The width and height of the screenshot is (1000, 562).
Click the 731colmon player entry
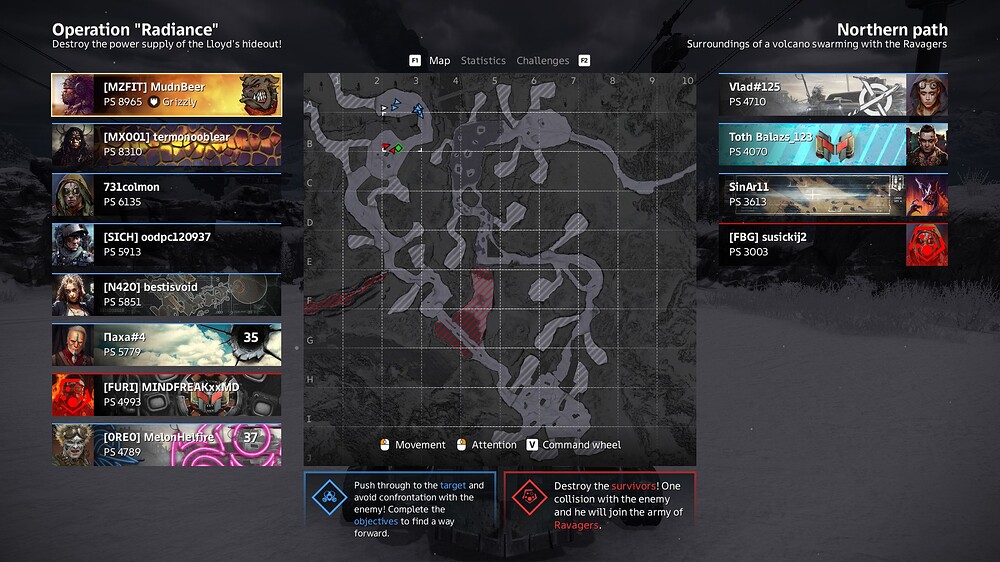pos(166,195)
